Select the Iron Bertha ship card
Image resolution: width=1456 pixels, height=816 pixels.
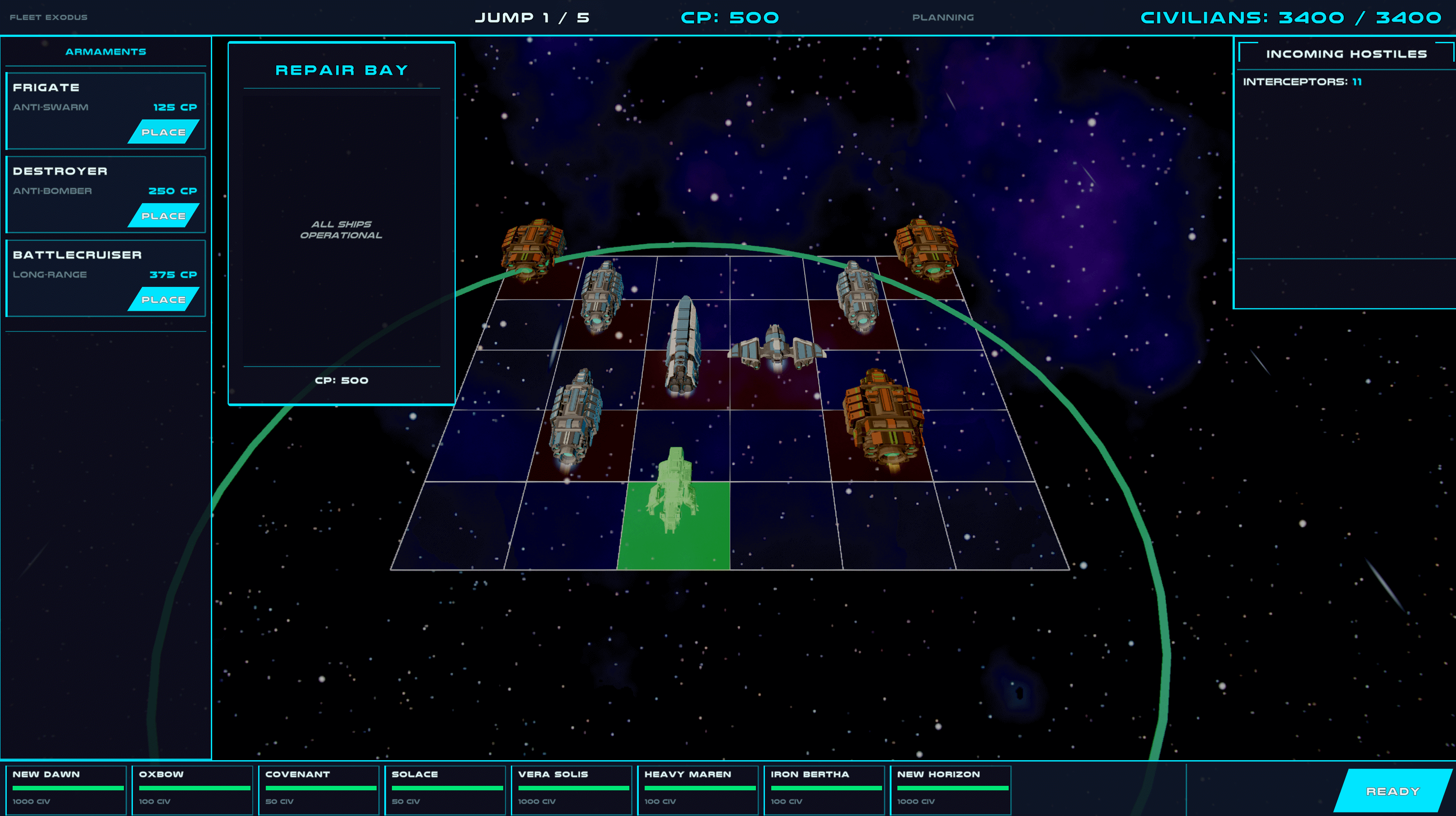(824, 789)
